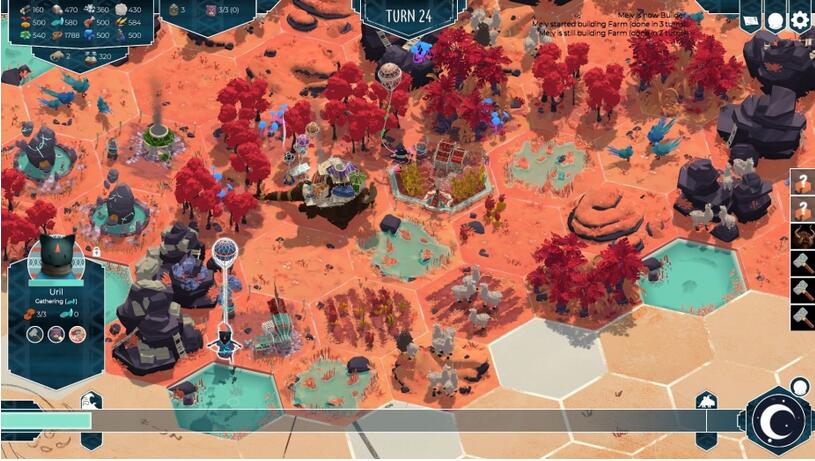
Task: Click the globe icon in the top bar
Action: tap(775, 20)
